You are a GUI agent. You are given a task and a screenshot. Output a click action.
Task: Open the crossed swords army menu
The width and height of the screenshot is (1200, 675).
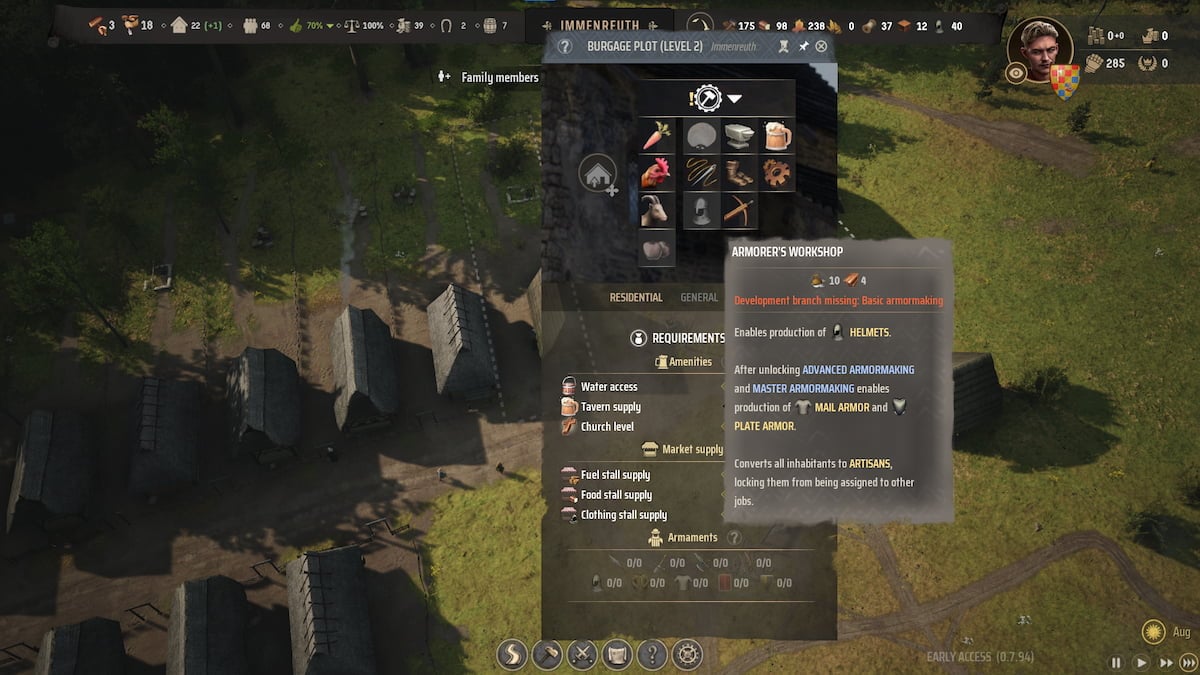point(582,655)
